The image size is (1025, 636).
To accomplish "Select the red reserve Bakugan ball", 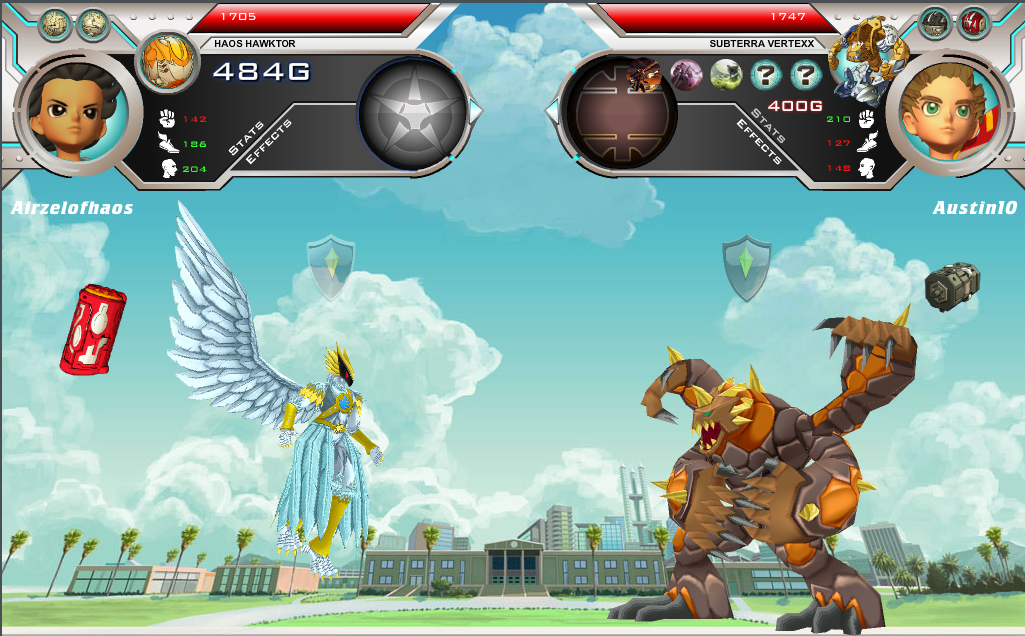I will [x=973, y=23].
